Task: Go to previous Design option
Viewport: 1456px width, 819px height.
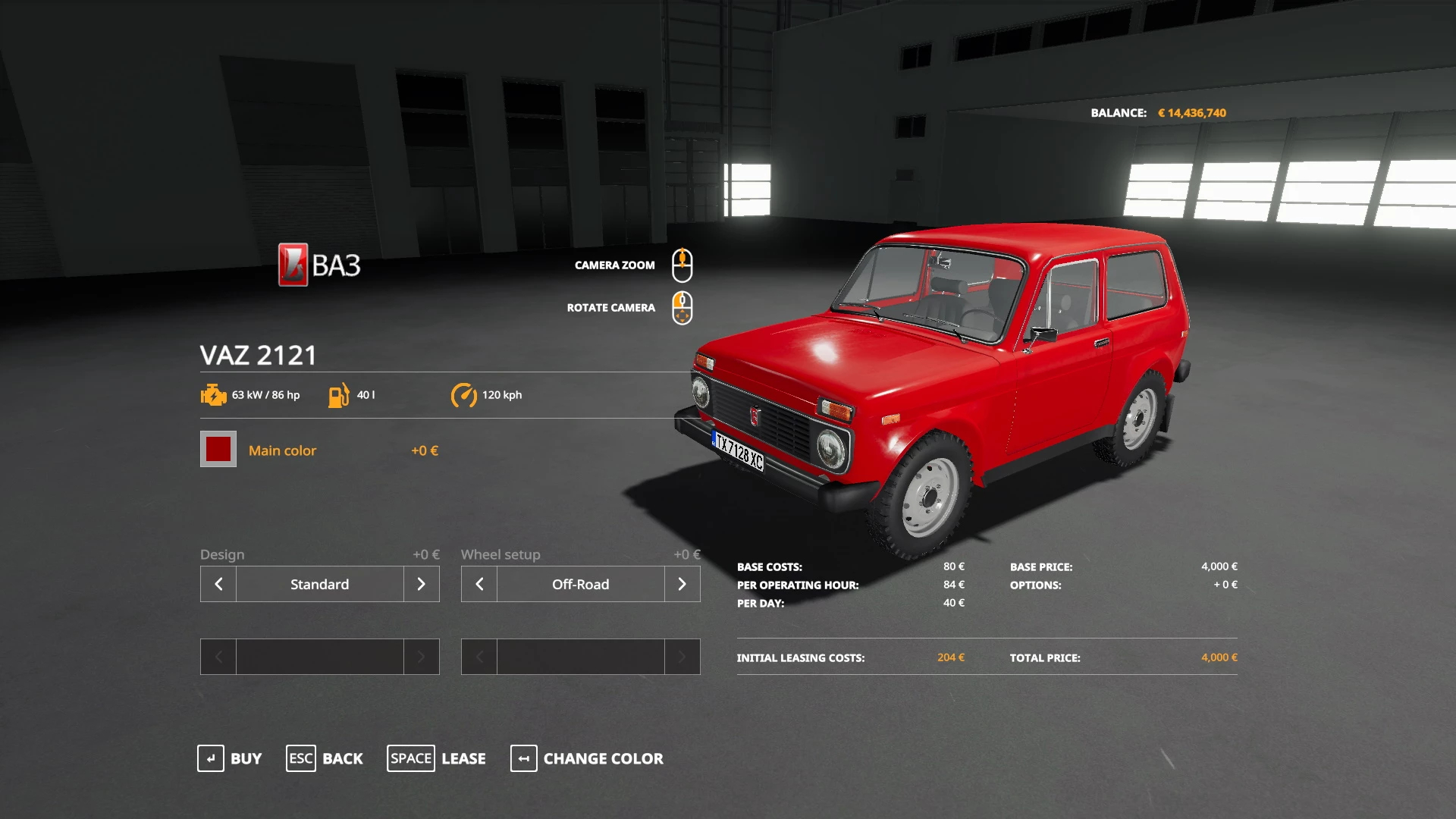Action: 218,584
